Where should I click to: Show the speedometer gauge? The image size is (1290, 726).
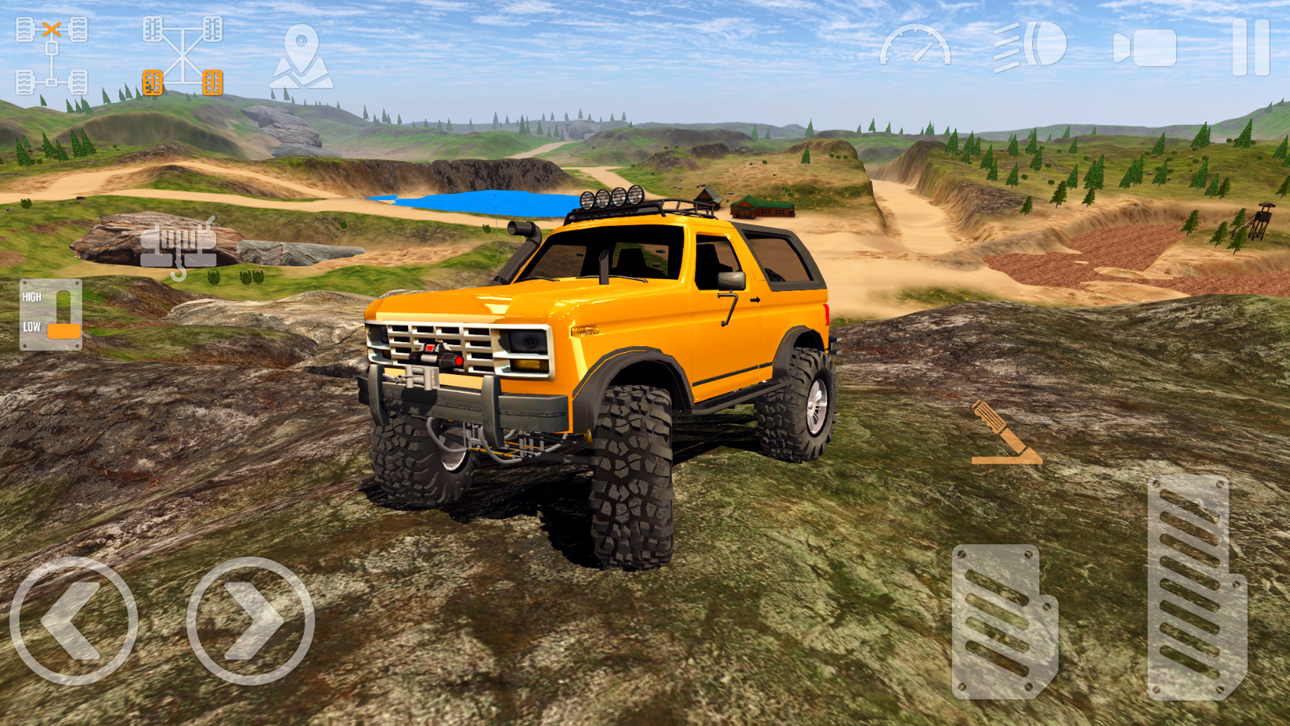(x=916, y=45)
